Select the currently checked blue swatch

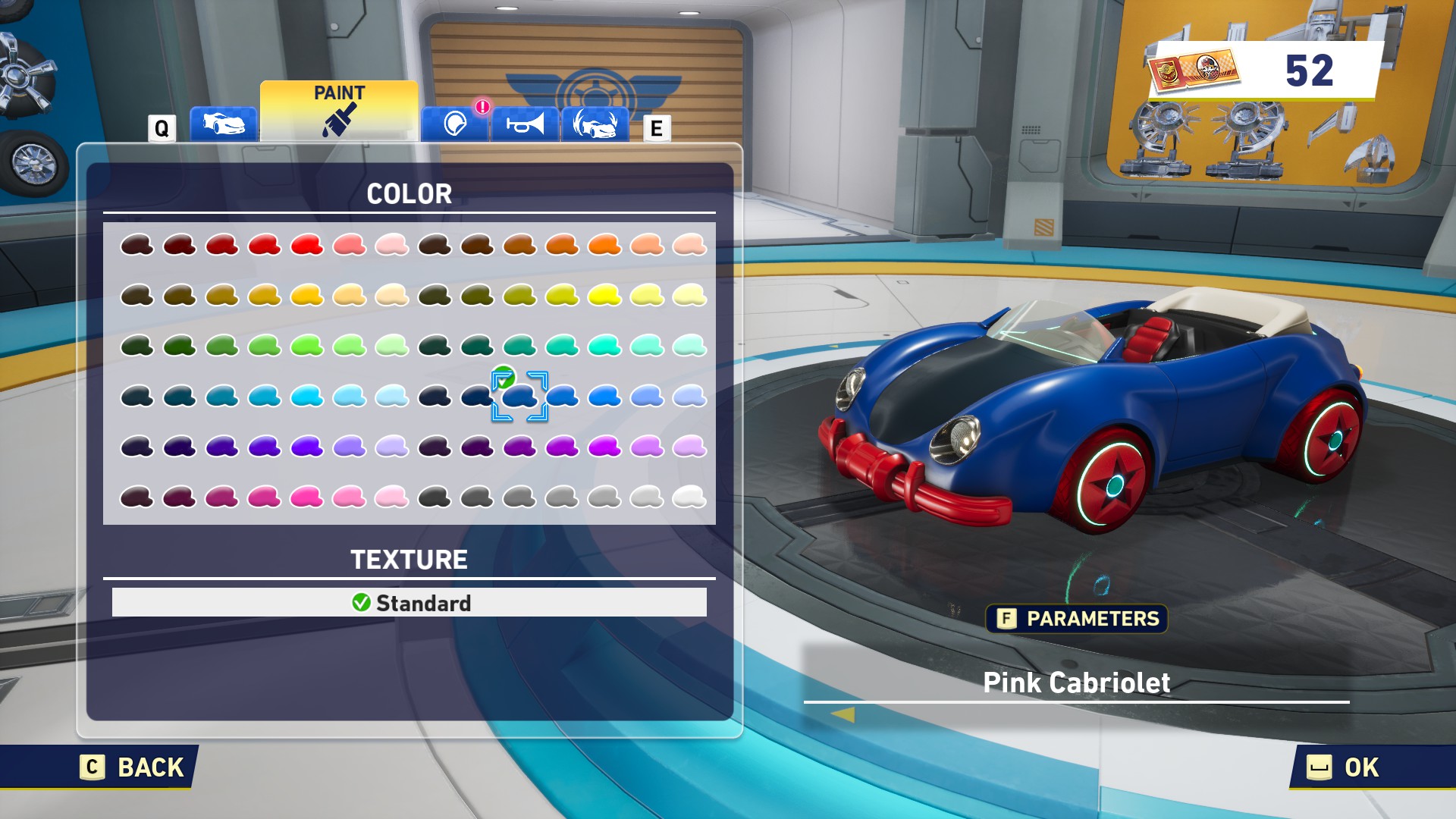(x=519, y=396)
